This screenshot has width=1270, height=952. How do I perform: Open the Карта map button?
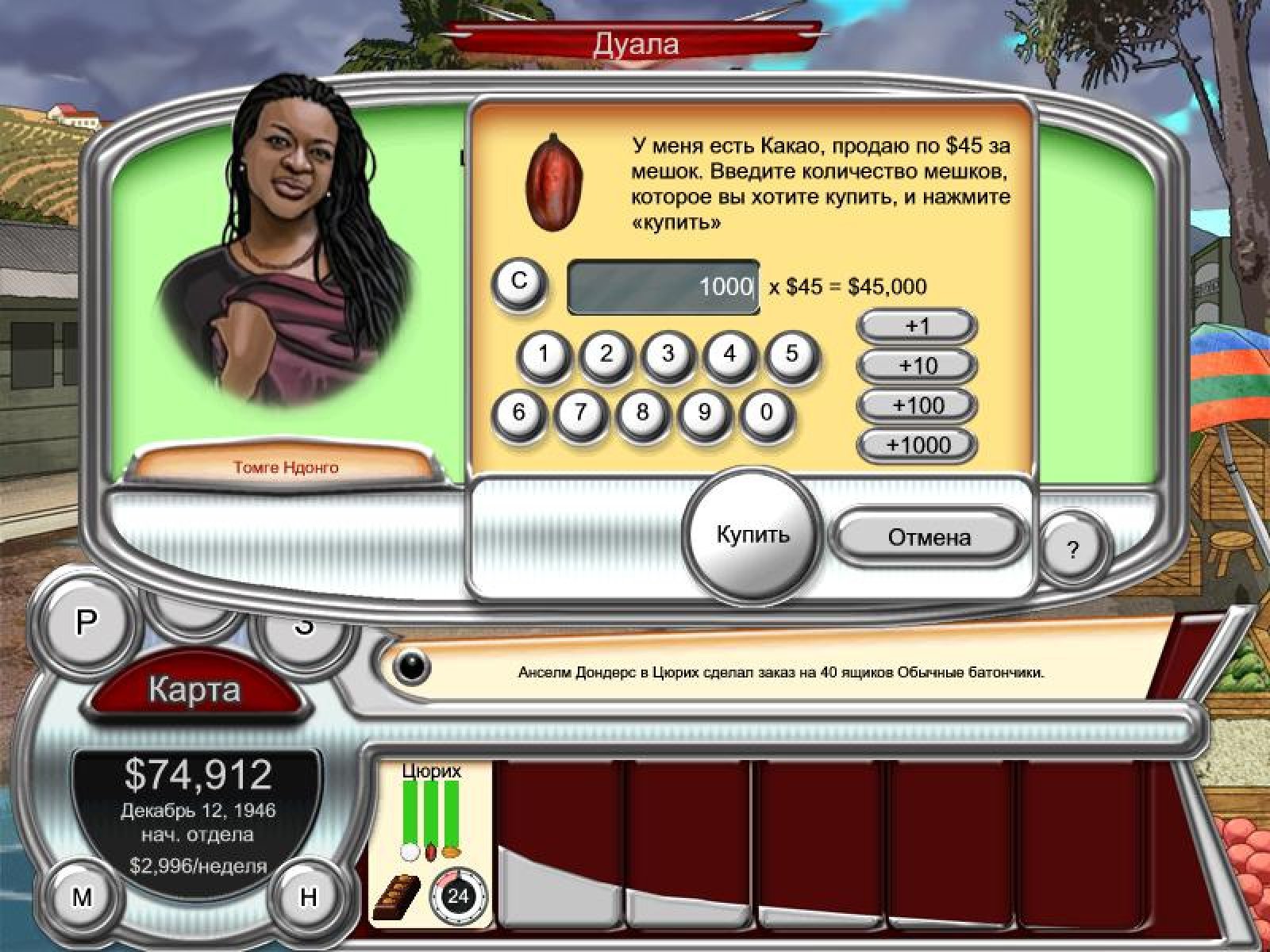[194, 689]
